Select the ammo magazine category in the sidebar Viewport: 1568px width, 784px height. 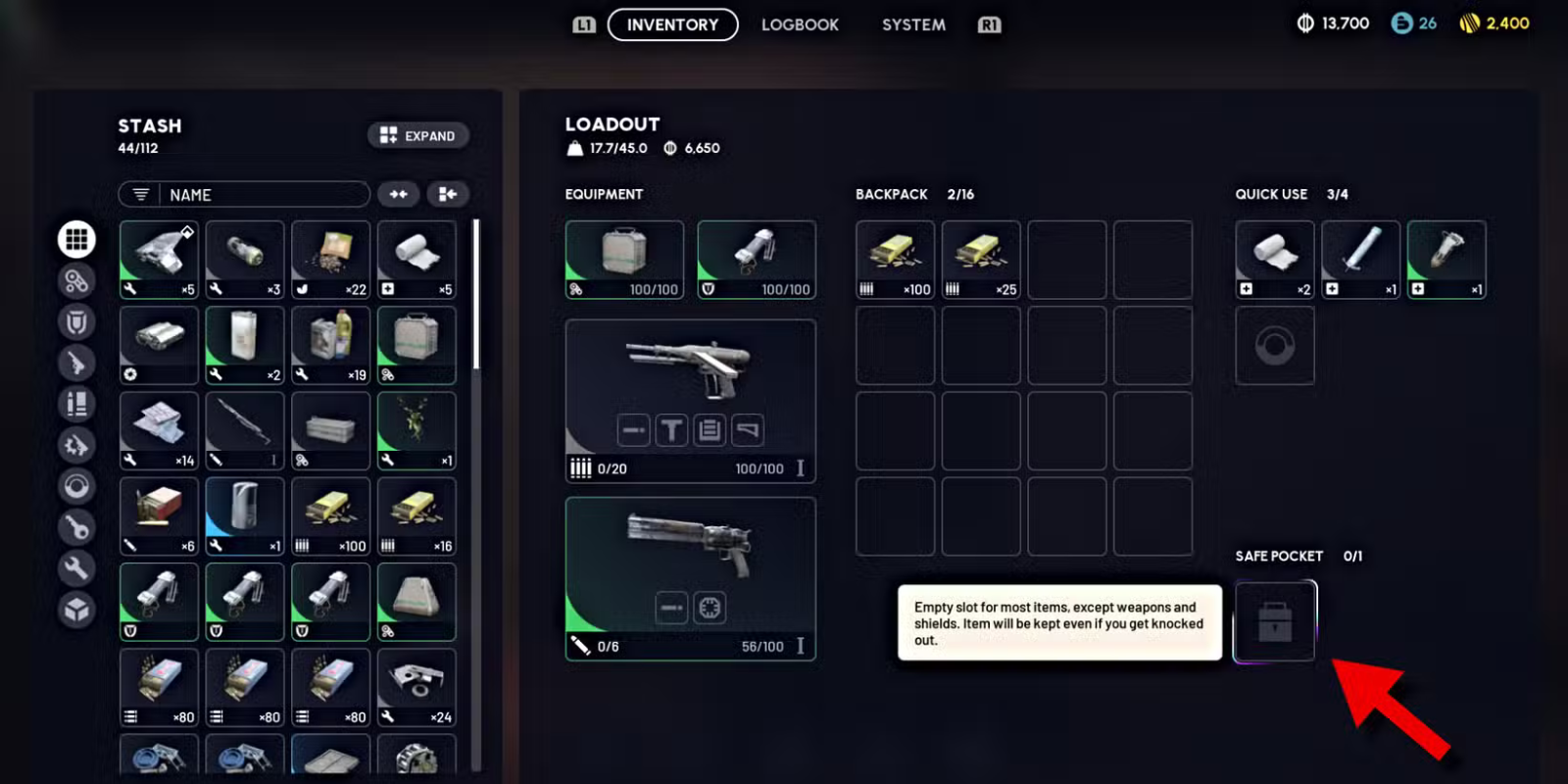point(77,405)
